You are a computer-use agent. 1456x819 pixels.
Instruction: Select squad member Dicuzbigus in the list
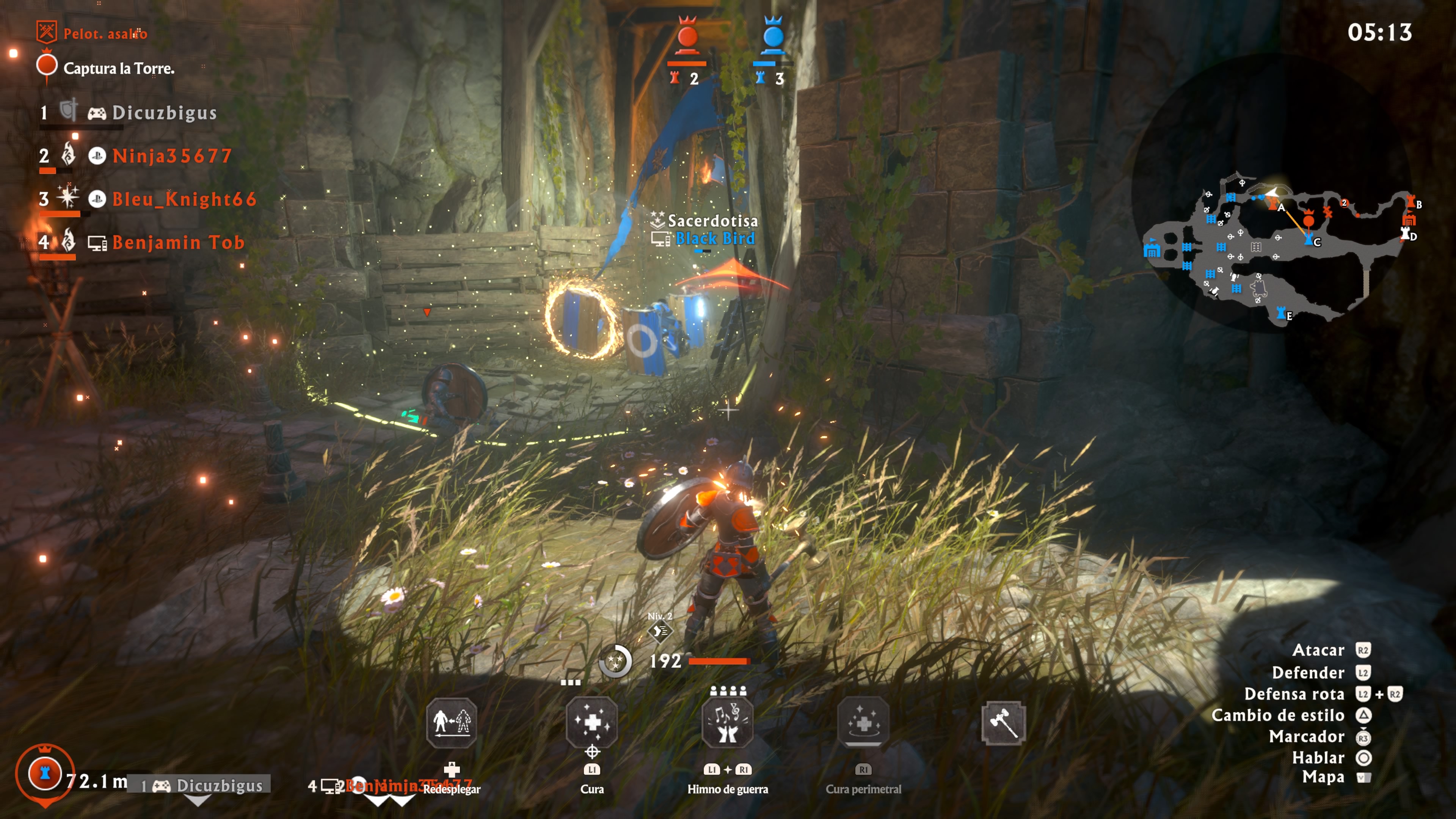pyautogui.click(x=164, y=113)
